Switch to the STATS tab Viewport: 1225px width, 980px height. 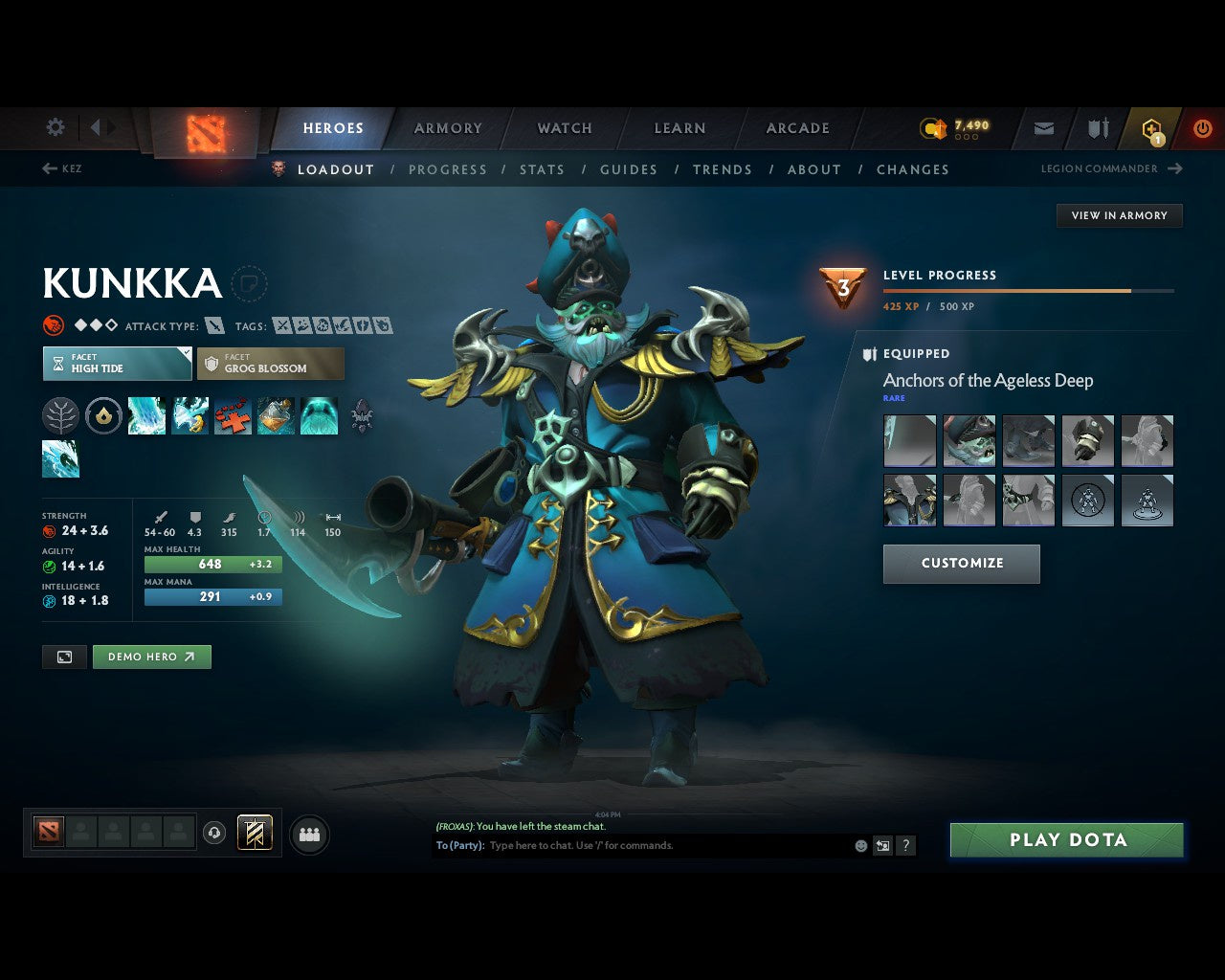tap(542, 169)
